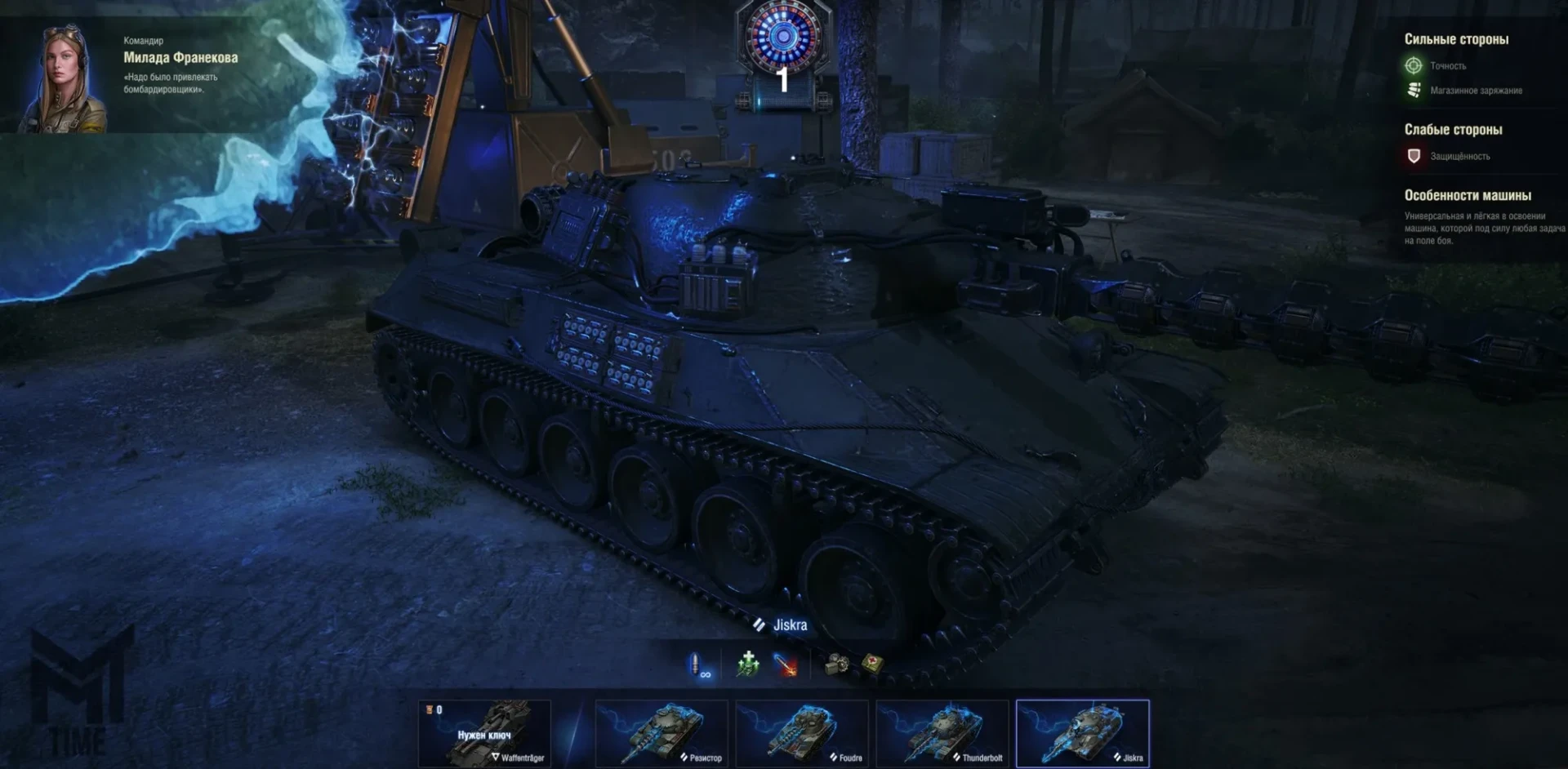Choose the Резистор tank card

pyautogui.click(x=661, y=733)
